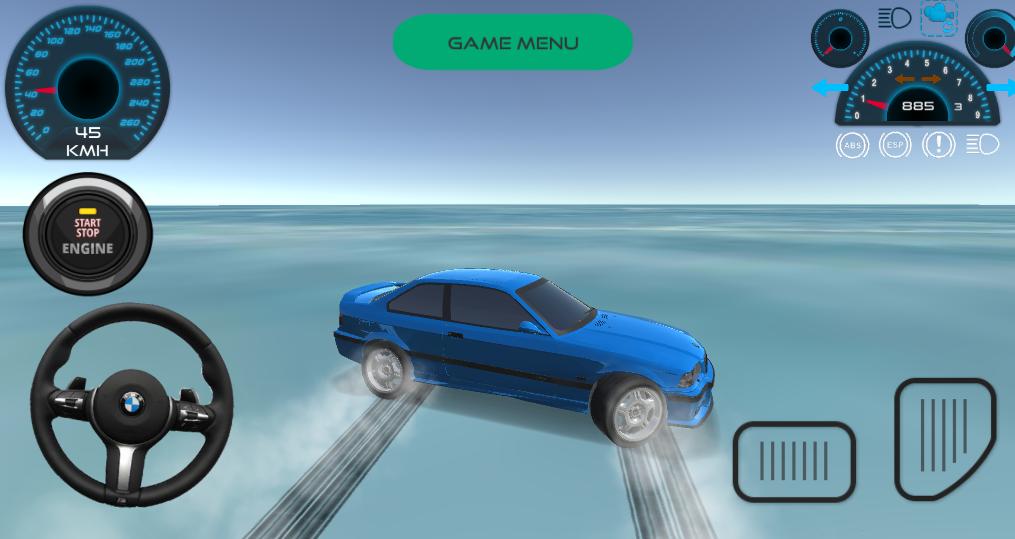Click the BMW steering wheel
The width and height of the screenshot is (1015, 539).
point(132,404)
